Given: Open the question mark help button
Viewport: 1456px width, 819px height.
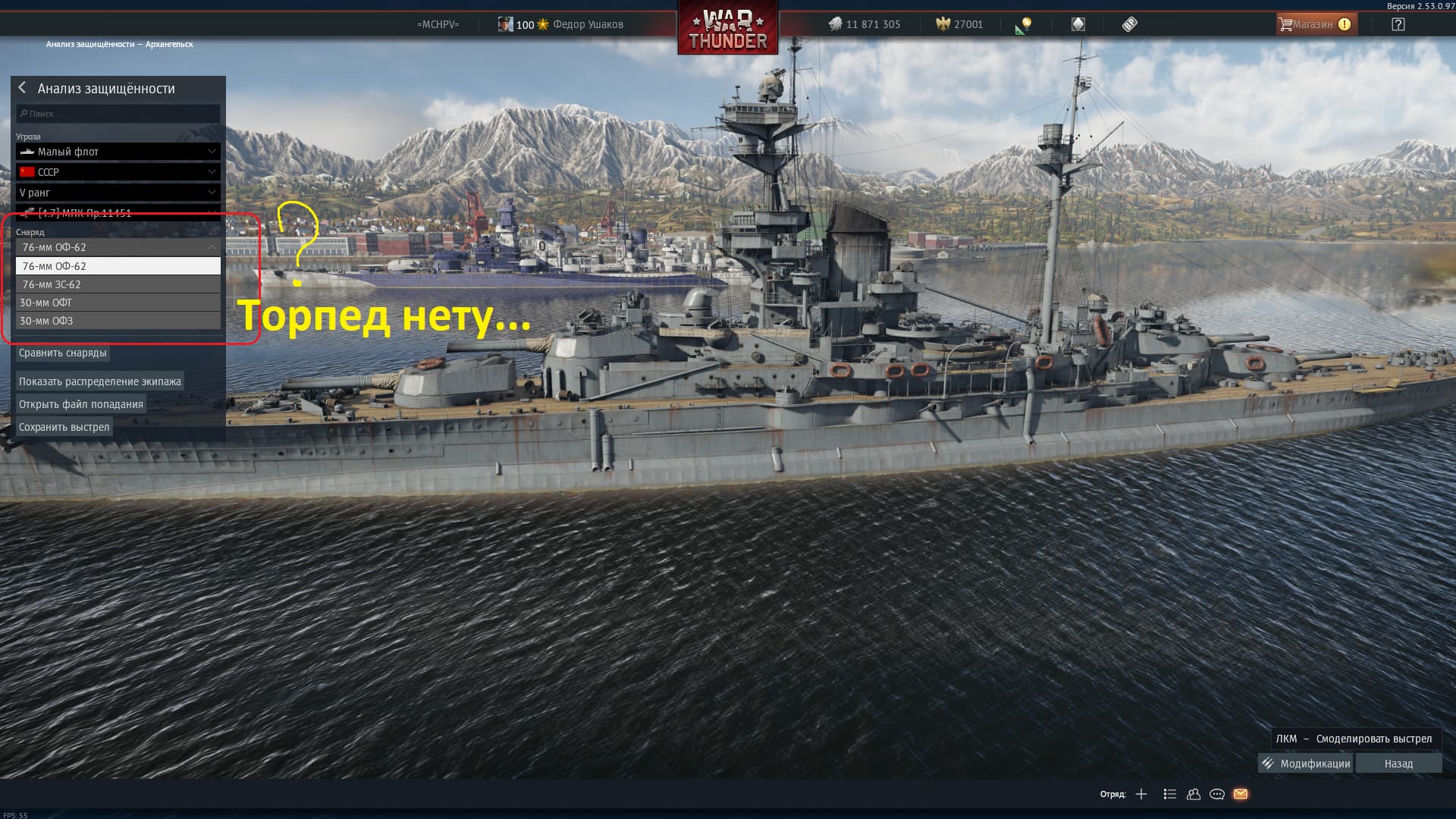Looking at the screenshot, I should 1398,24.
